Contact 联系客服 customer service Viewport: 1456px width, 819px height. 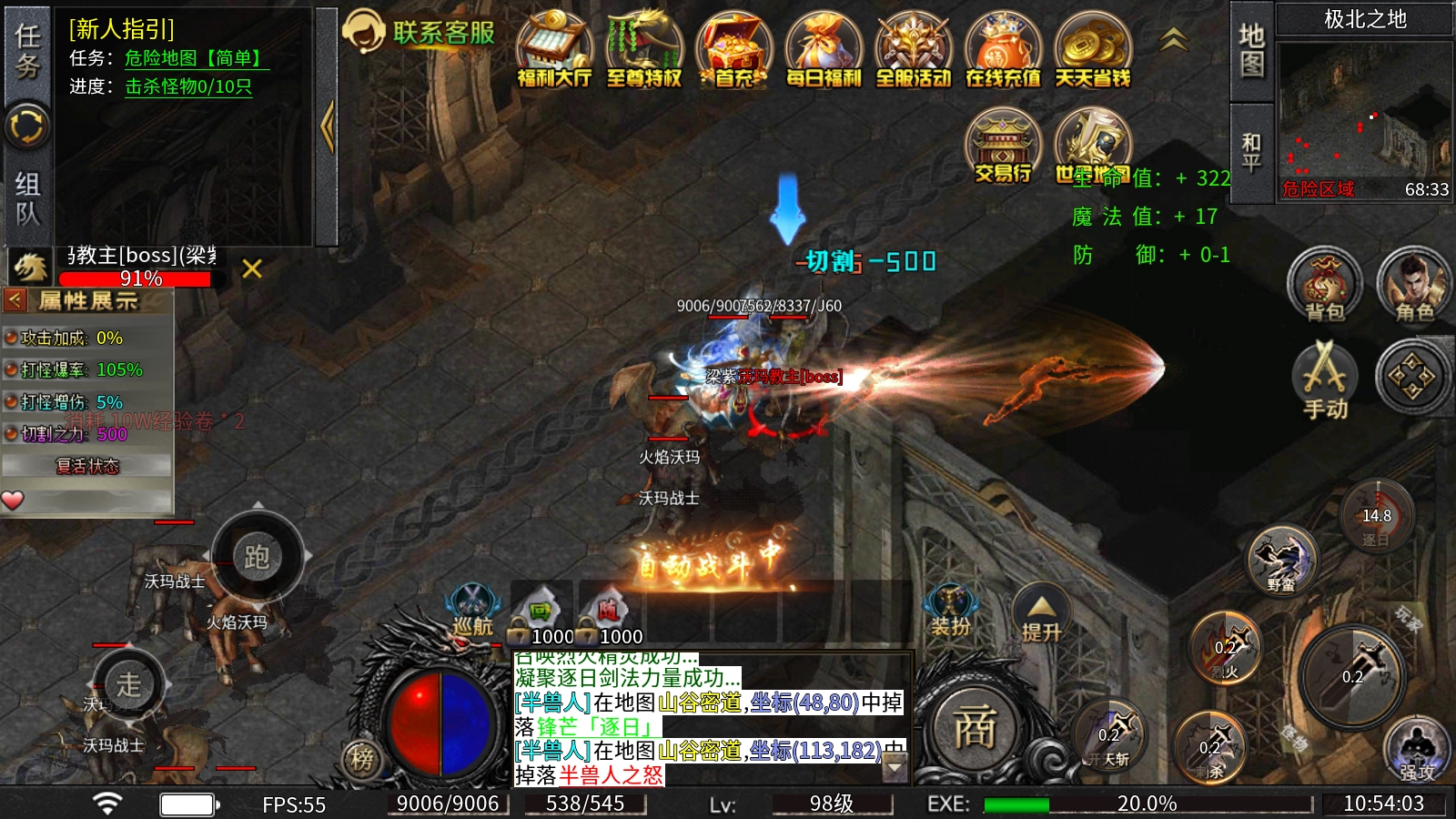pos(420,33)
